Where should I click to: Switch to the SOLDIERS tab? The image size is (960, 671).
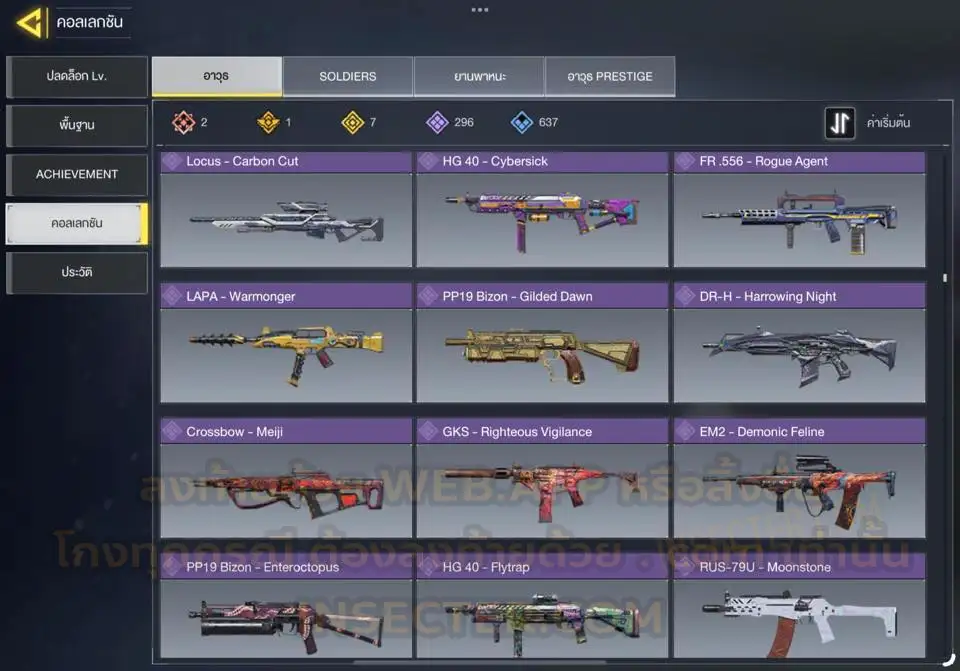pos(348,77)
